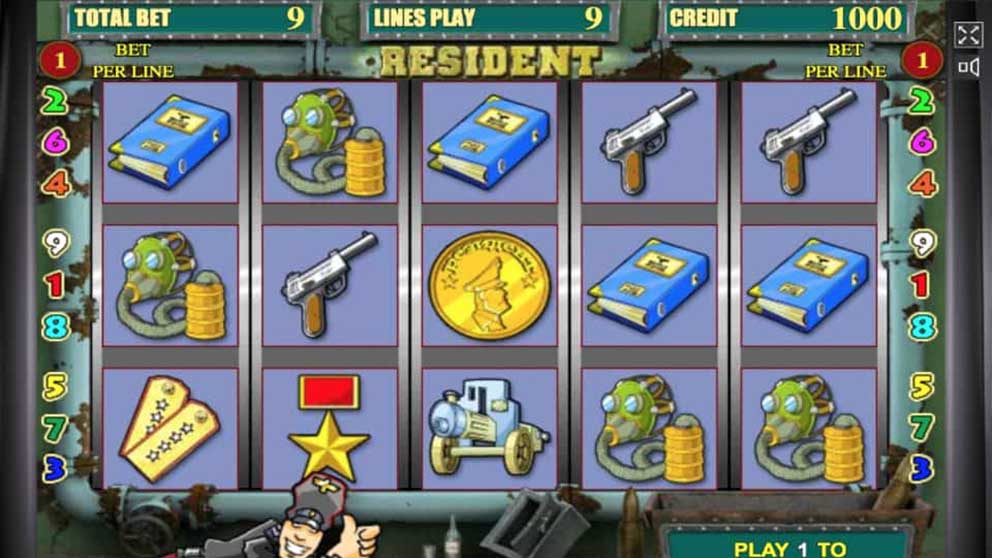Toggle fullscreen mode with the expand icon
This screenshot has height=558, width=992.
click(x=967, y=35)
